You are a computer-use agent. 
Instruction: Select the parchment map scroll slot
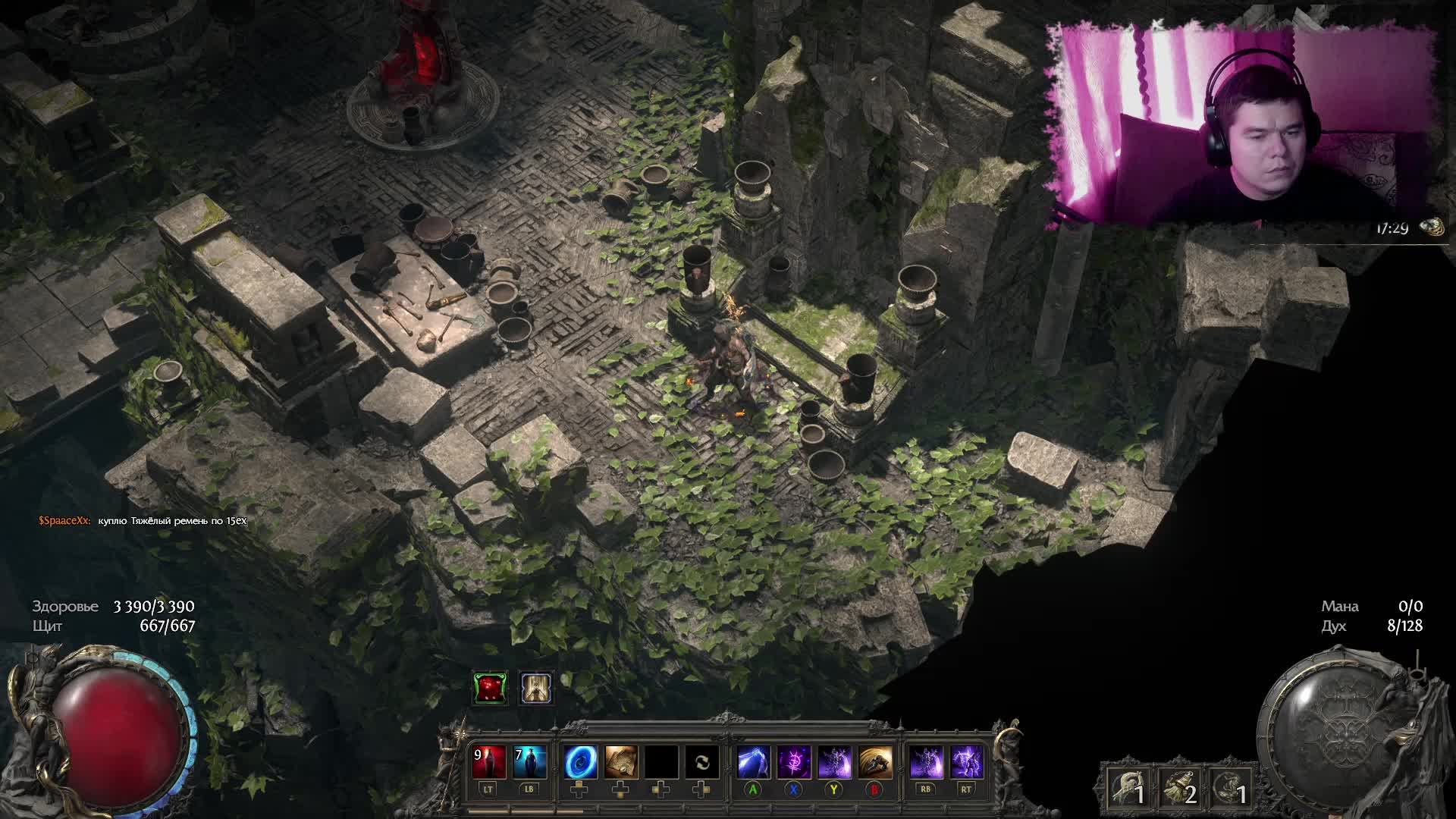[x=621, y=762]
